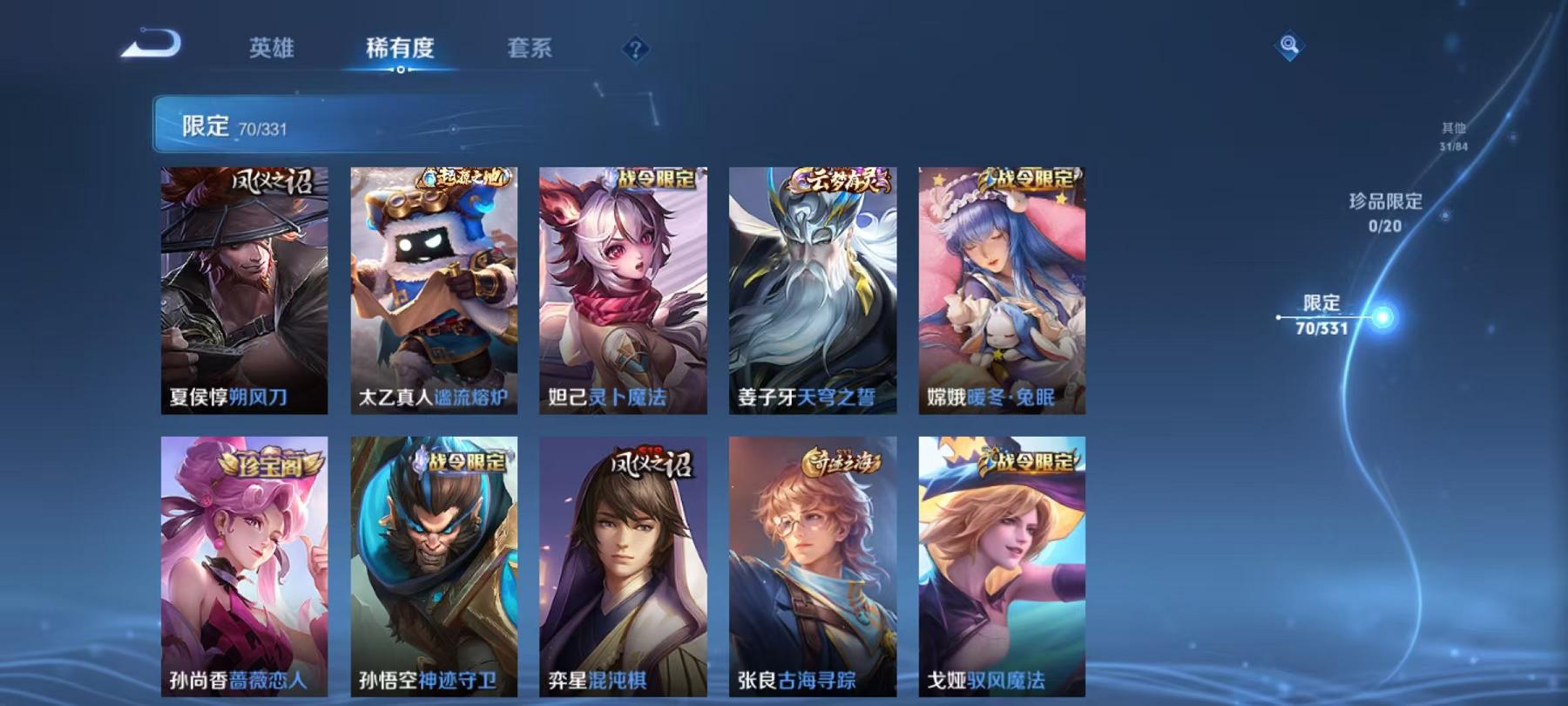The image size is (1568, 706).
Task: Open the help question mark icon
Action: pyautogui.click(x=636, y=50)
